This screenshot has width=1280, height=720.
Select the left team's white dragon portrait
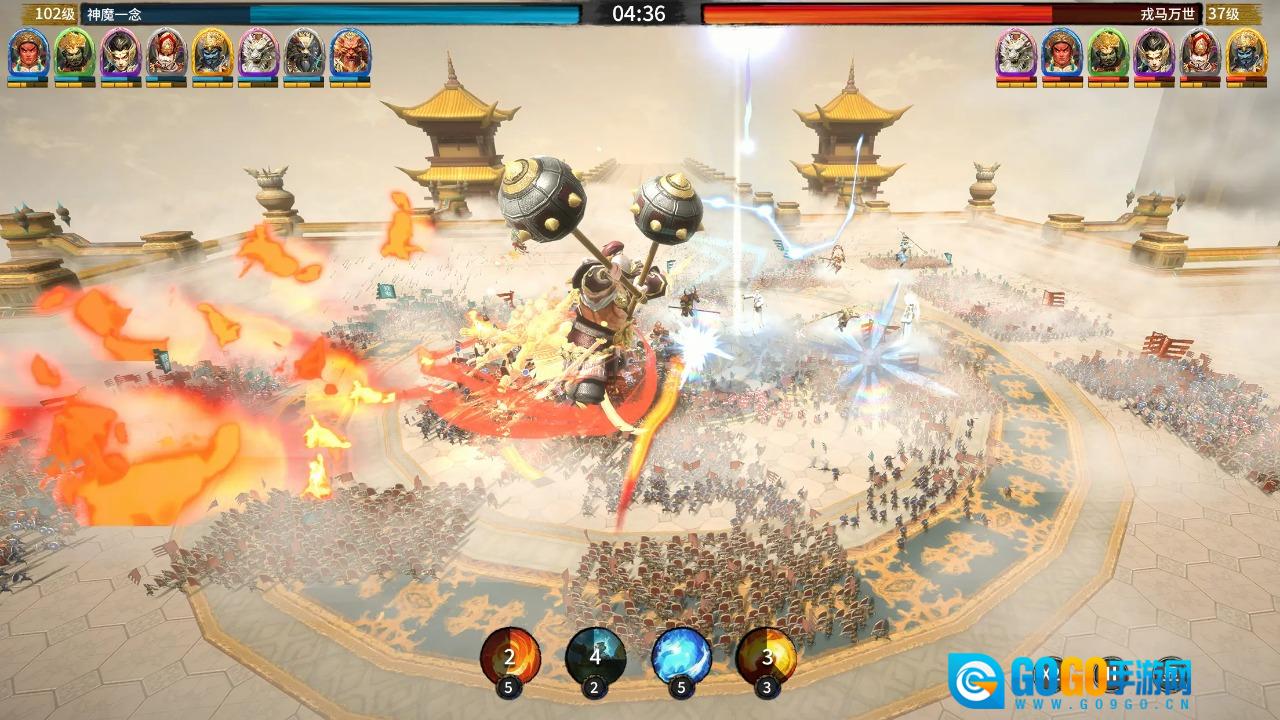coord(258,52)
